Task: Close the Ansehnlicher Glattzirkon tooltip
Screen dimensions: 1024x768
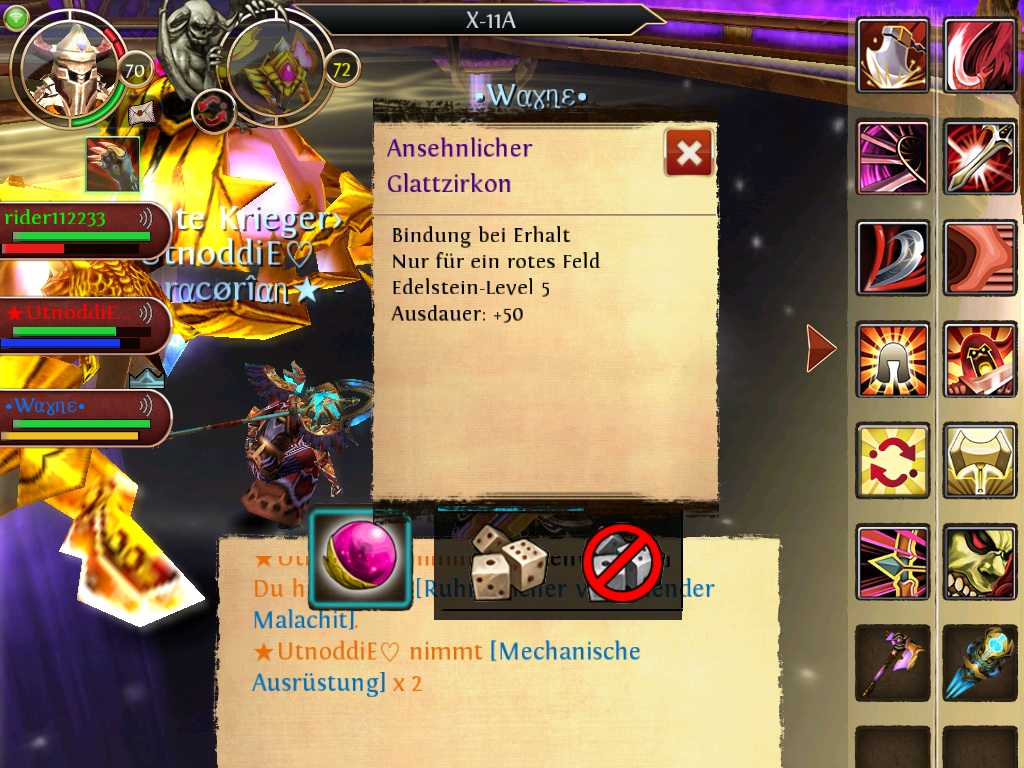Action: point(689,153)
